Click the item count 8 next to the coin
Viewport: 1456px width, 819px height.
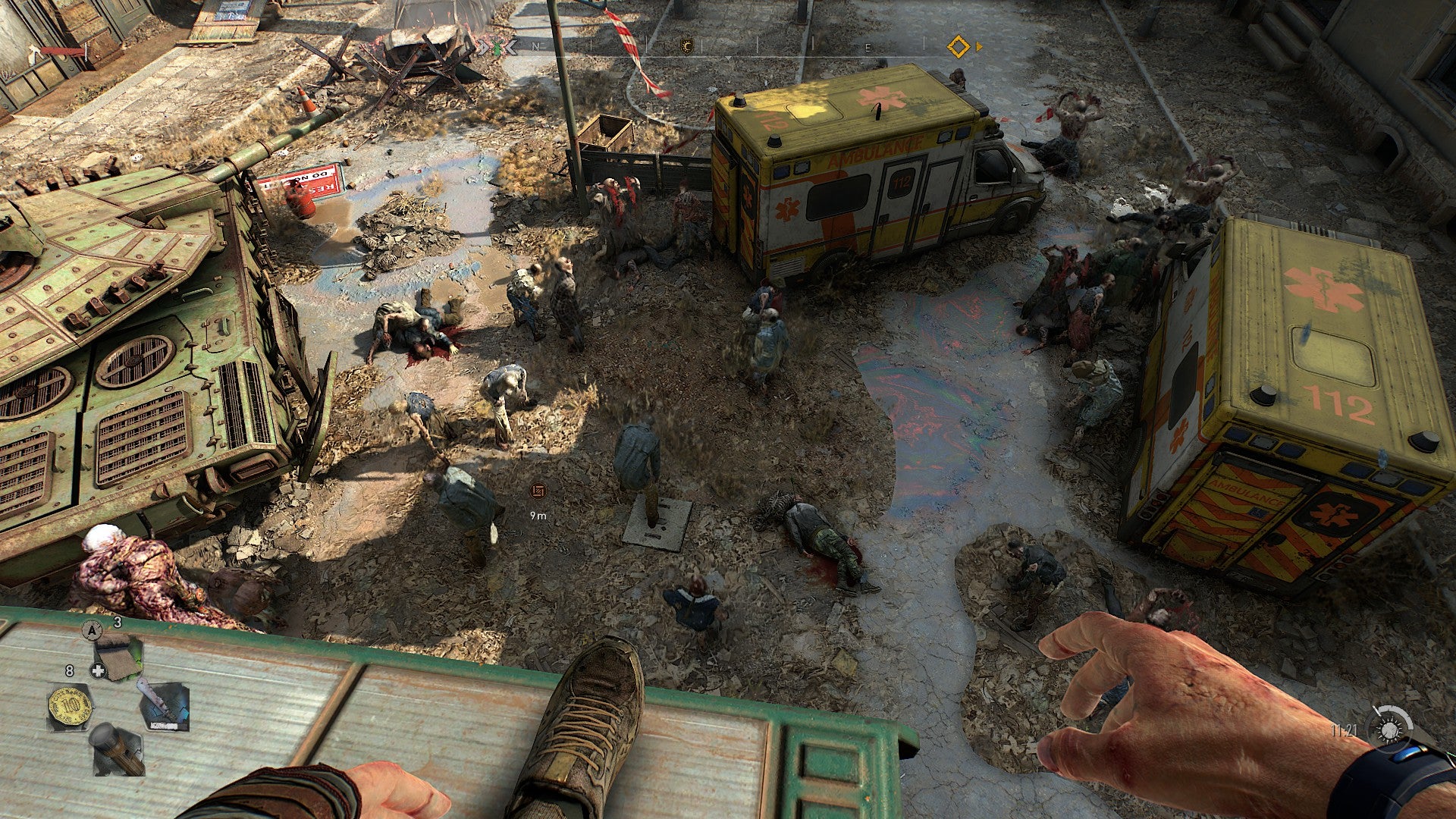68,670
